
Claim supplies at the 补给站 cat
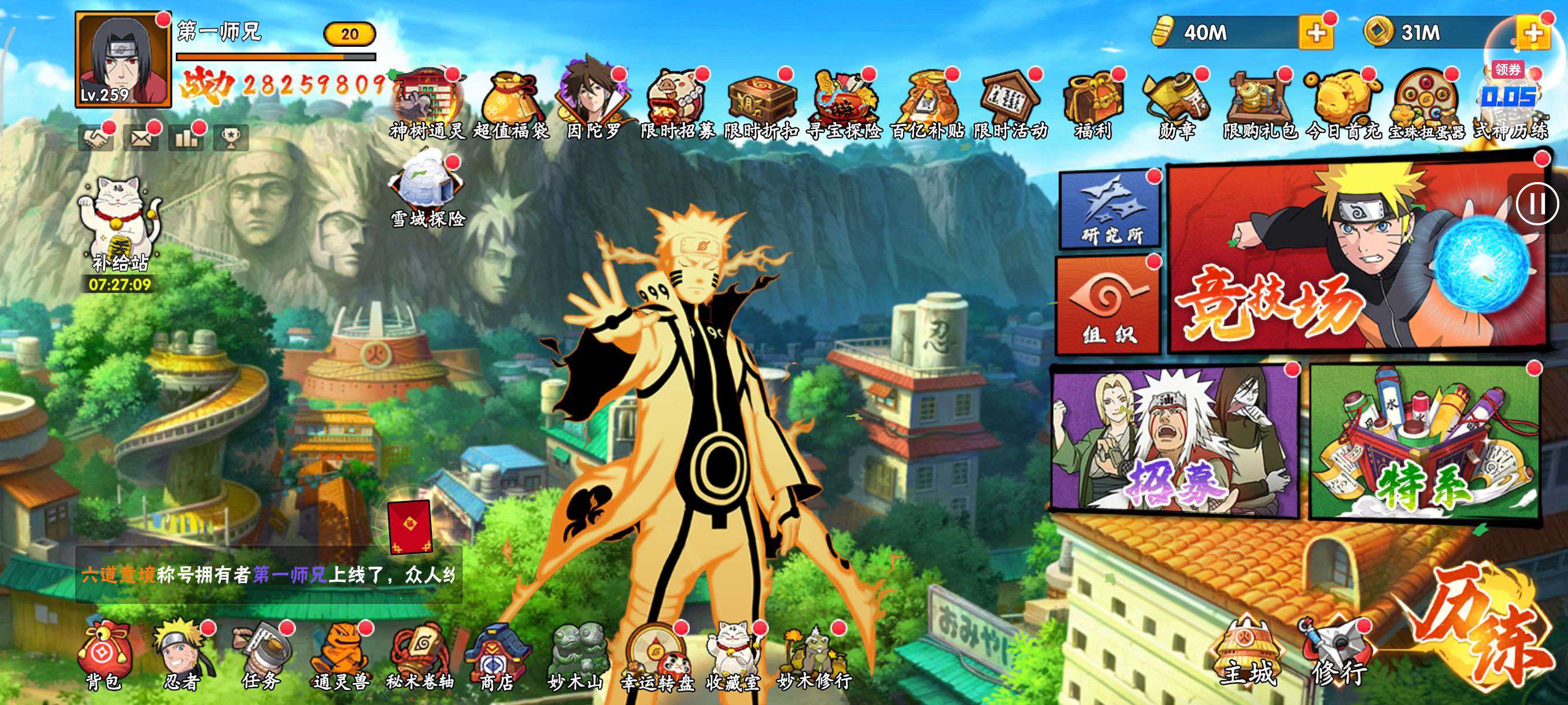[x=120, y=225]
